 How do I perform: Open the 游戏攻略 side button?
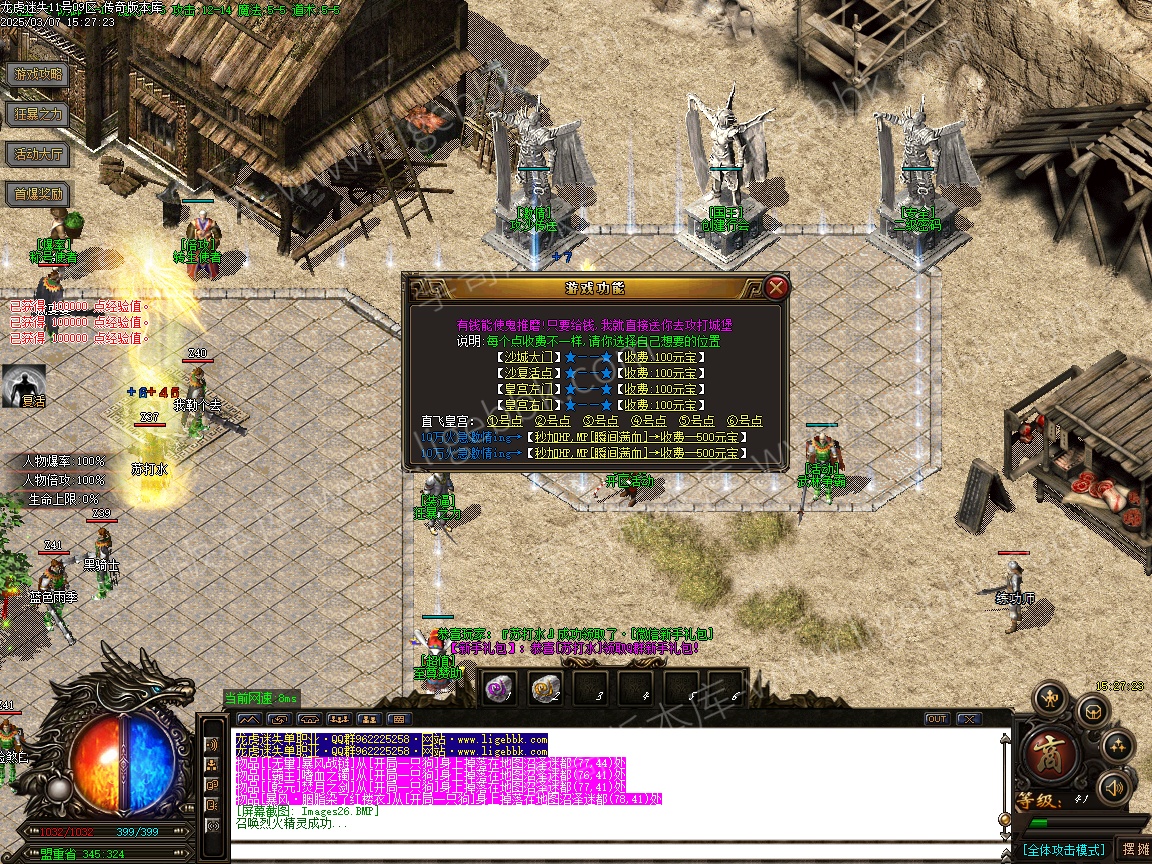click(x=37, y=74)
